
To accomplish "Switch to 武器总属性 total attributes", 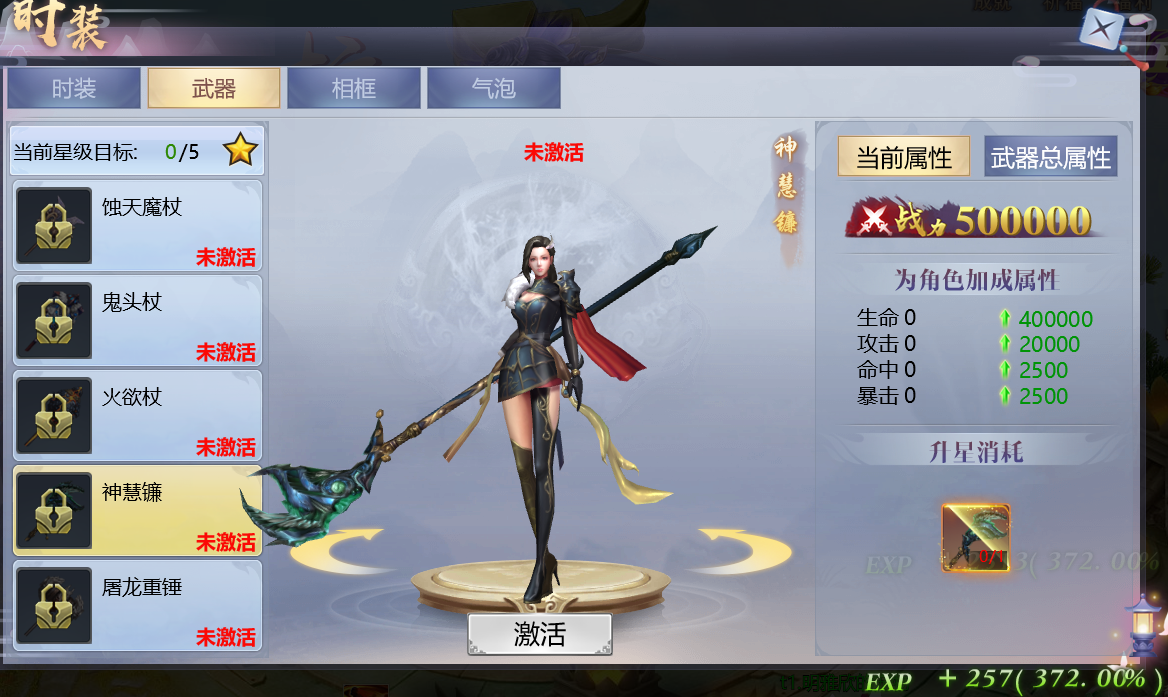I will 1050,157.
